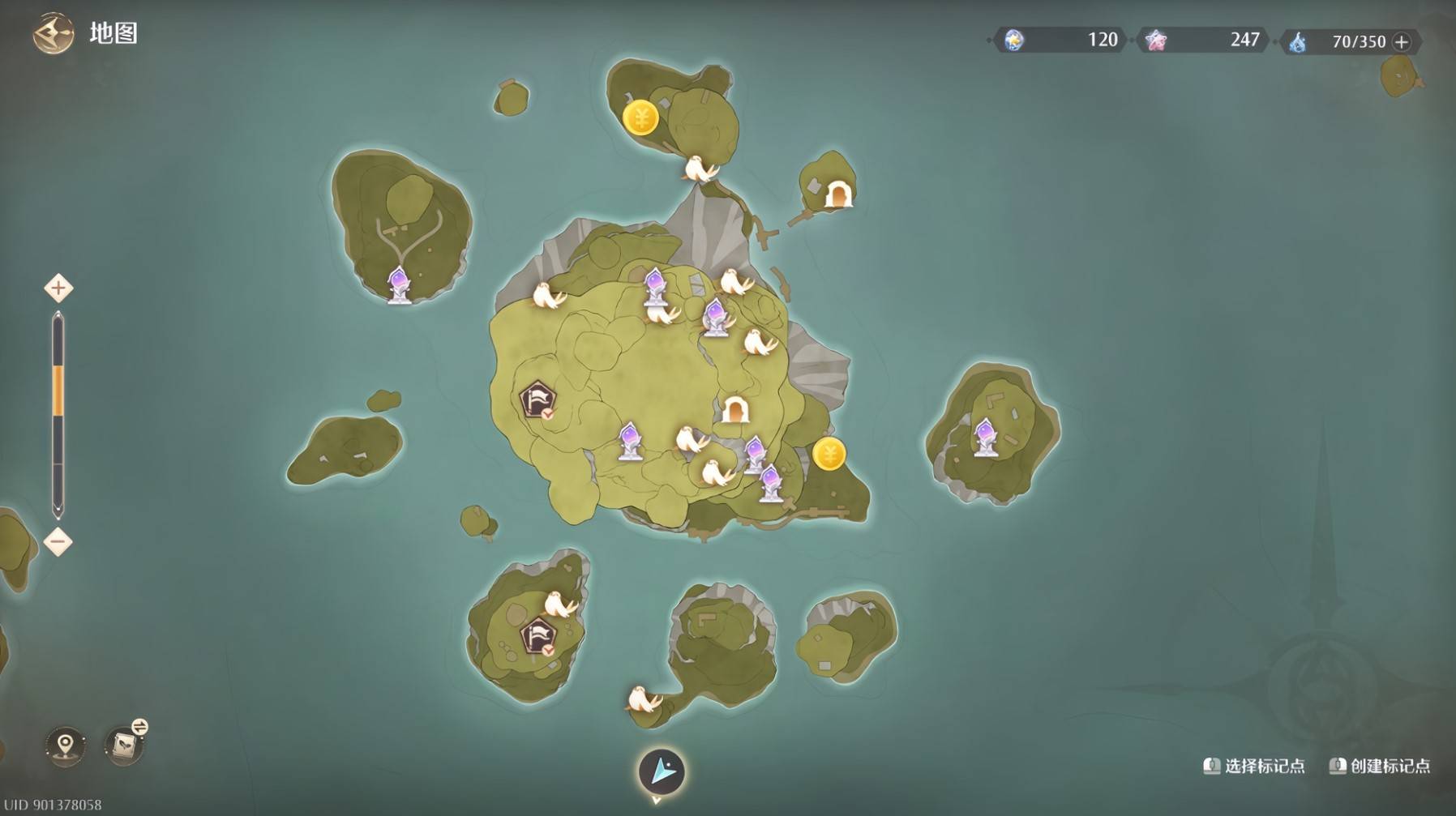Zoom in with the plus diamond button
The width and height of the screenshot is (1456, 816).
point(58,288)
